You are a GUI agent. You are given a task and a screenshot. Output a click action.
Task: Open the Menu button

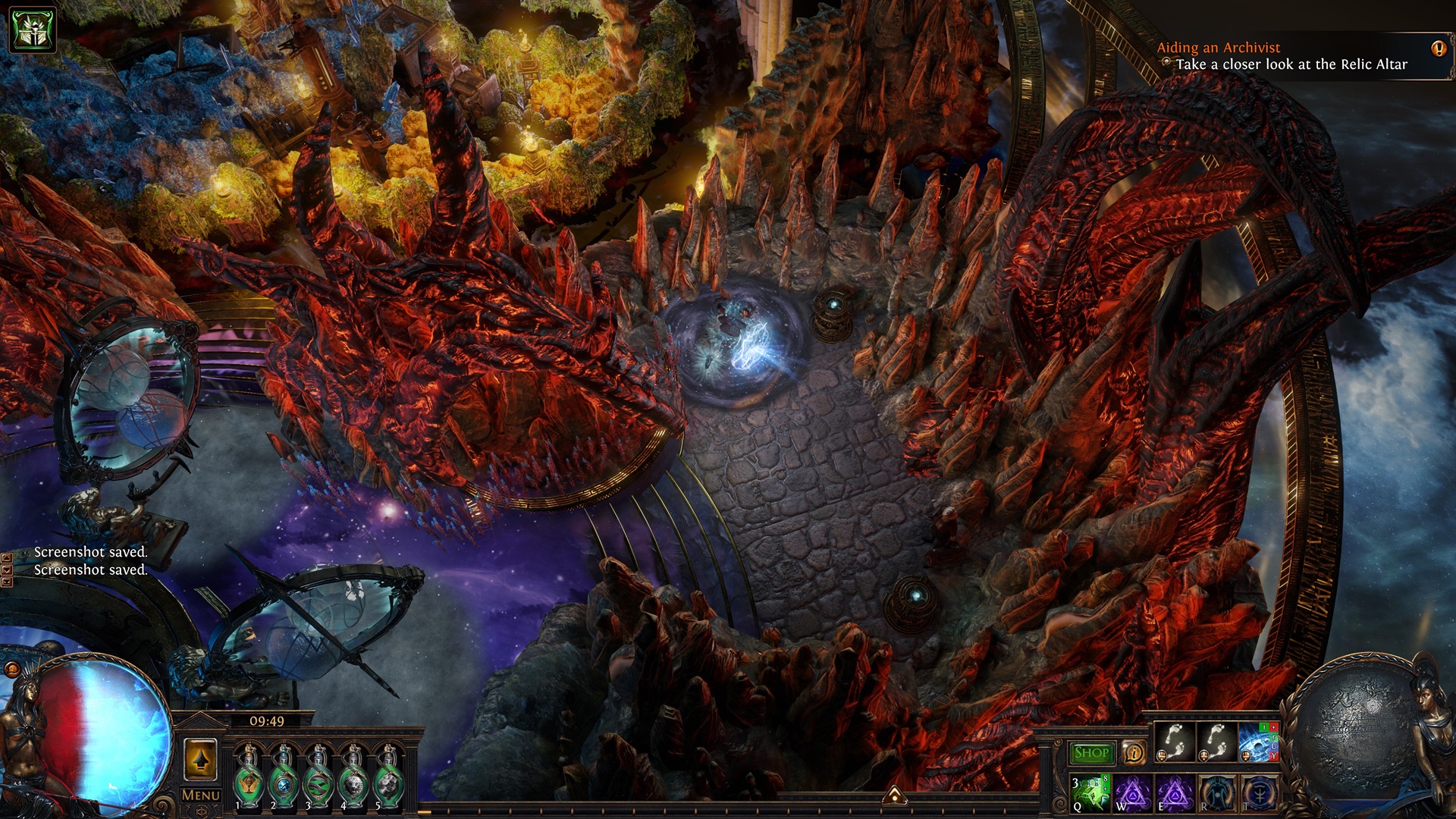click(x=201, y=795)
